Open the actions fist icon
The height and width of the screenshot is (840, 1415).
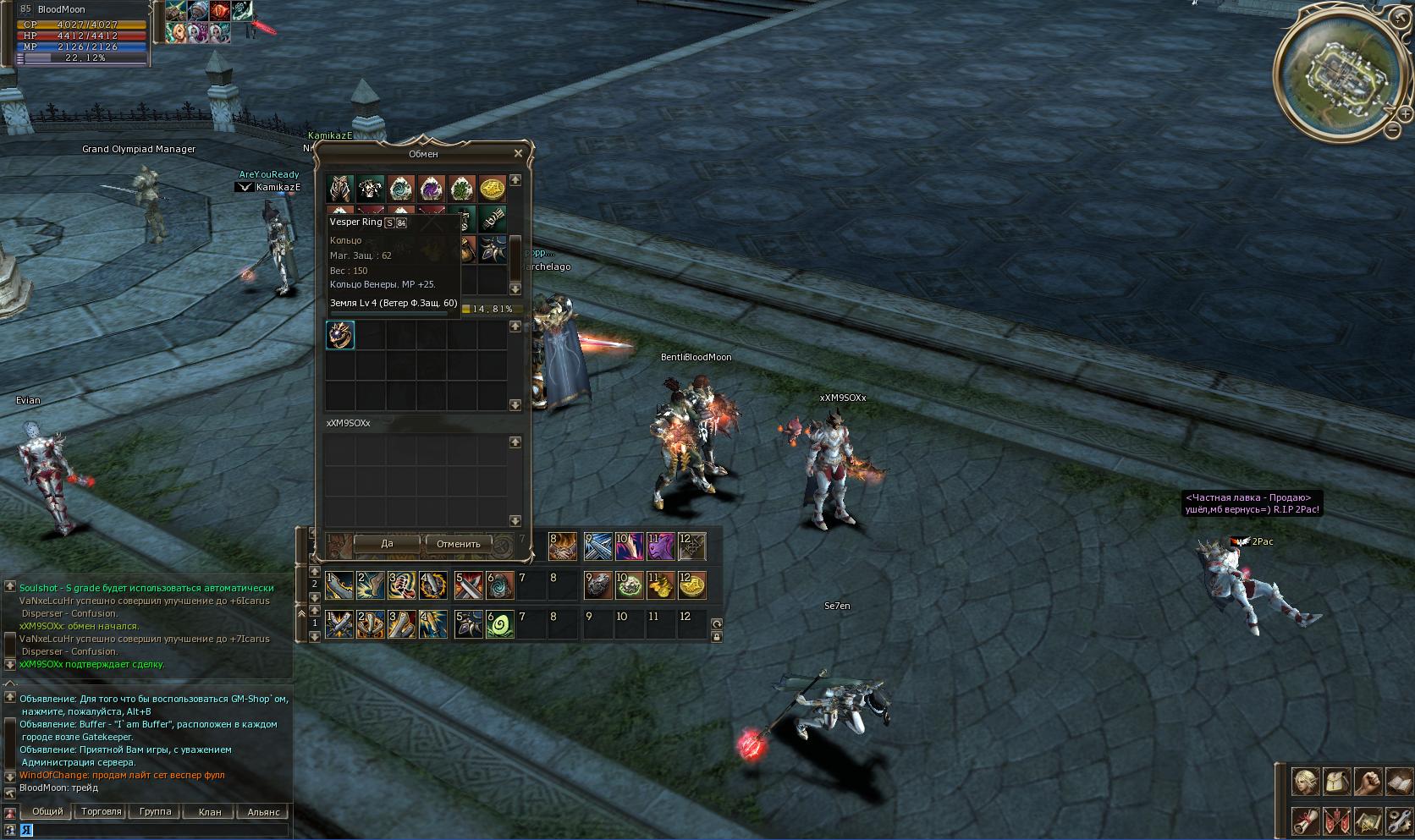coord(1368,782)
